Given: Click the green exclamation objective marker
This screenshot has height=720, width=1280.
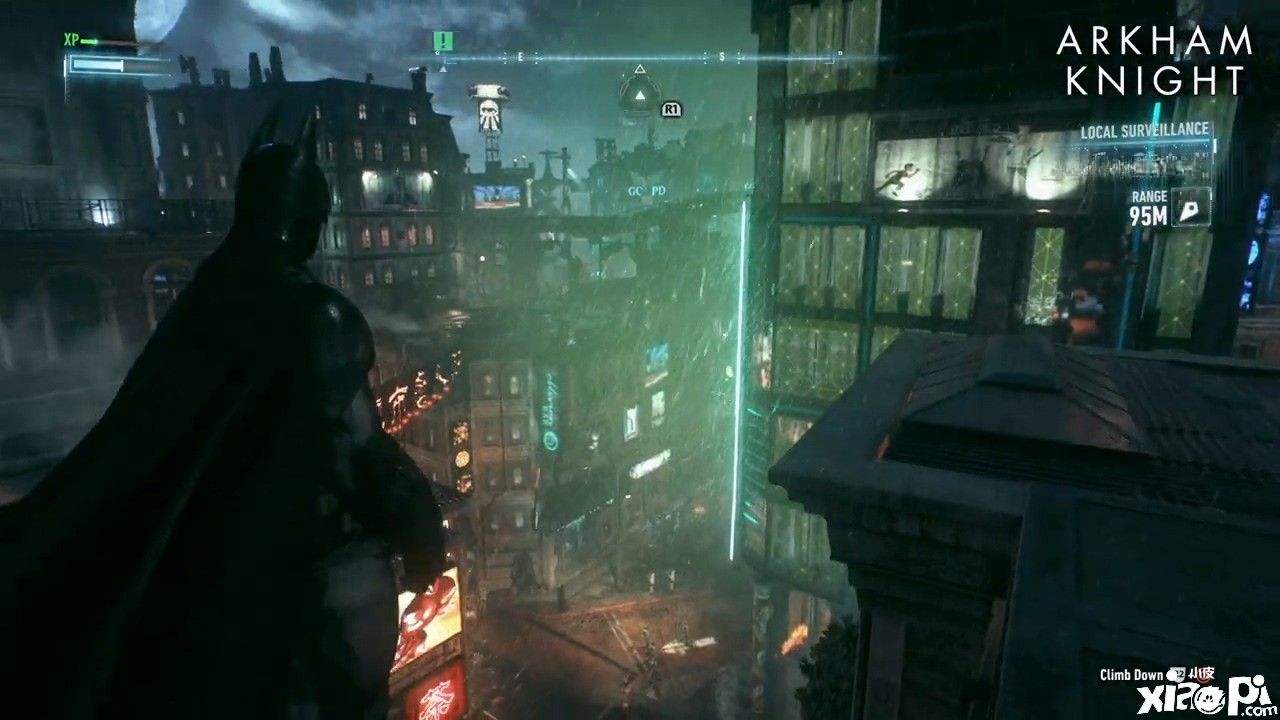Looking at the screenshot, I should click(x=443, y=41).
